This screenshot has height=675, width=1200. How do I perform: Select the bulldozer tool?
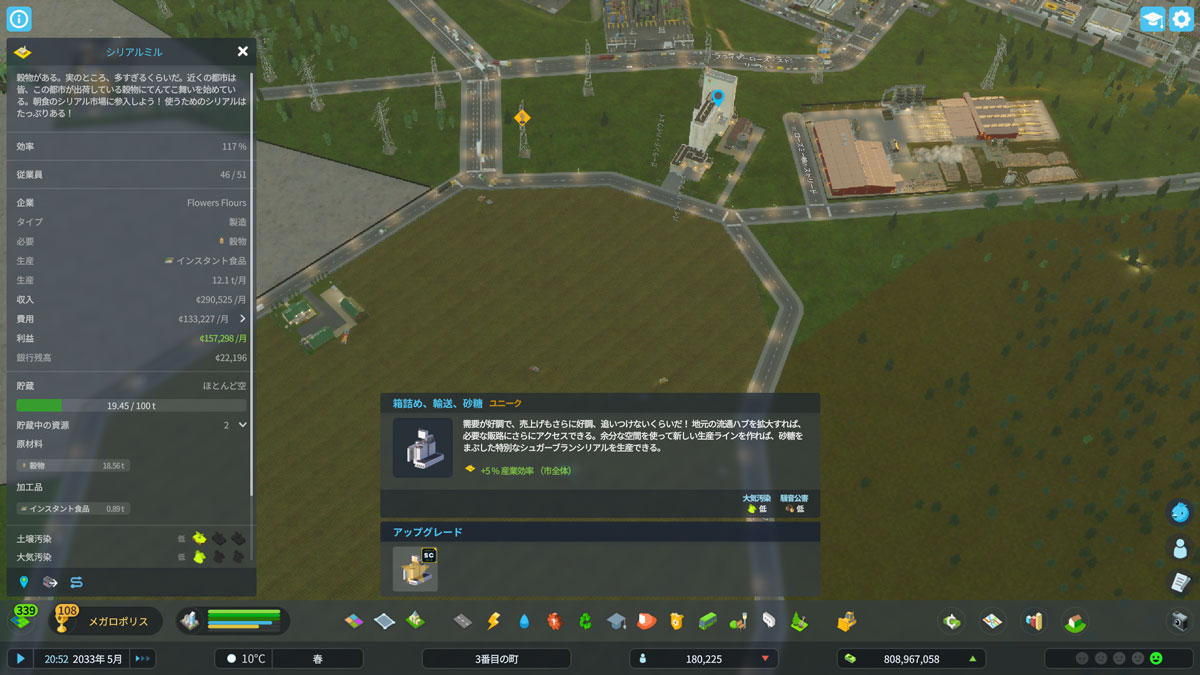pyautogui.click(x=847, y=621)
